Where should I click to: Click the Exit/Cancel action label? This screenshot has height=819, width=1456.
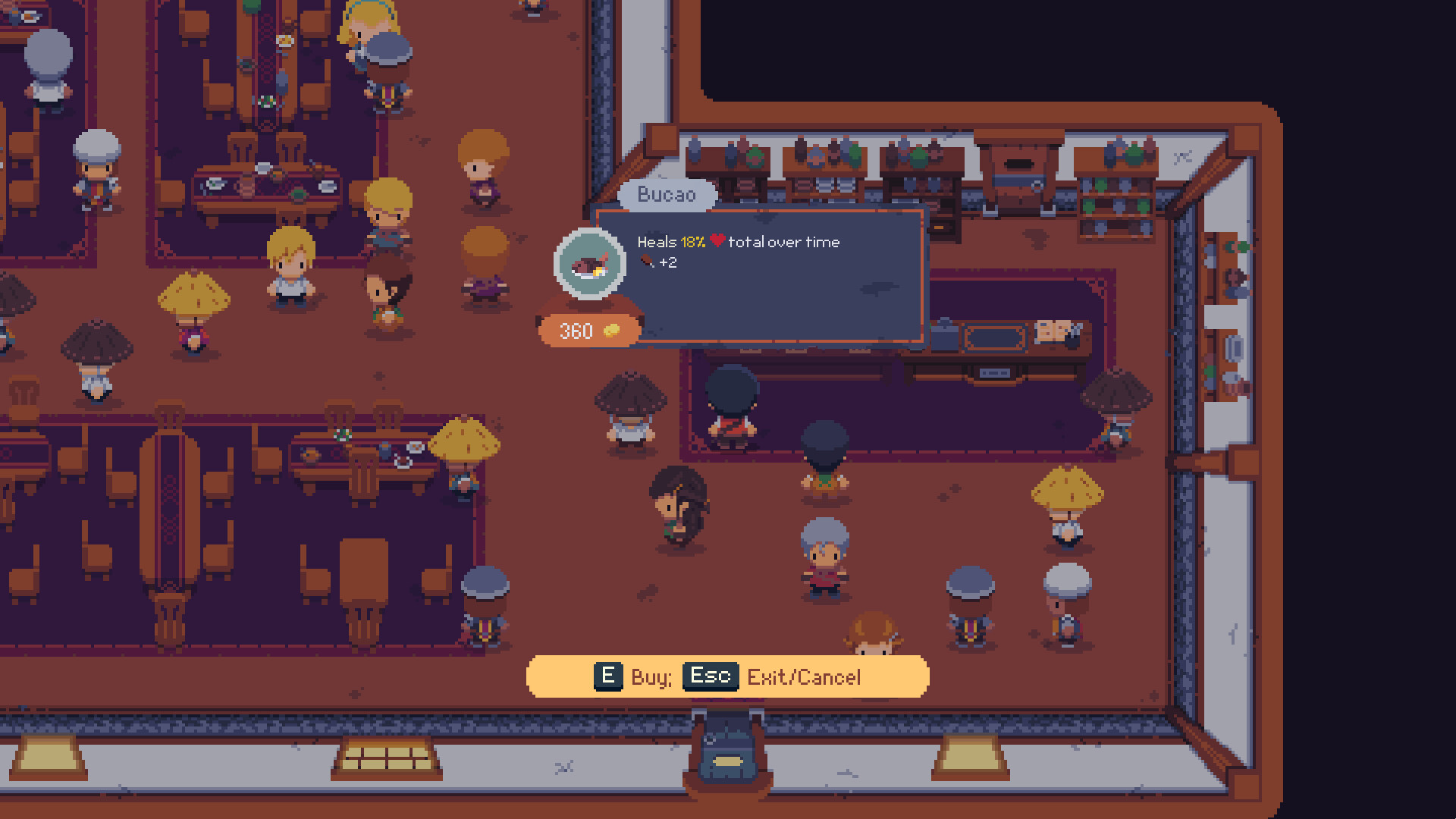click(803, 676)
